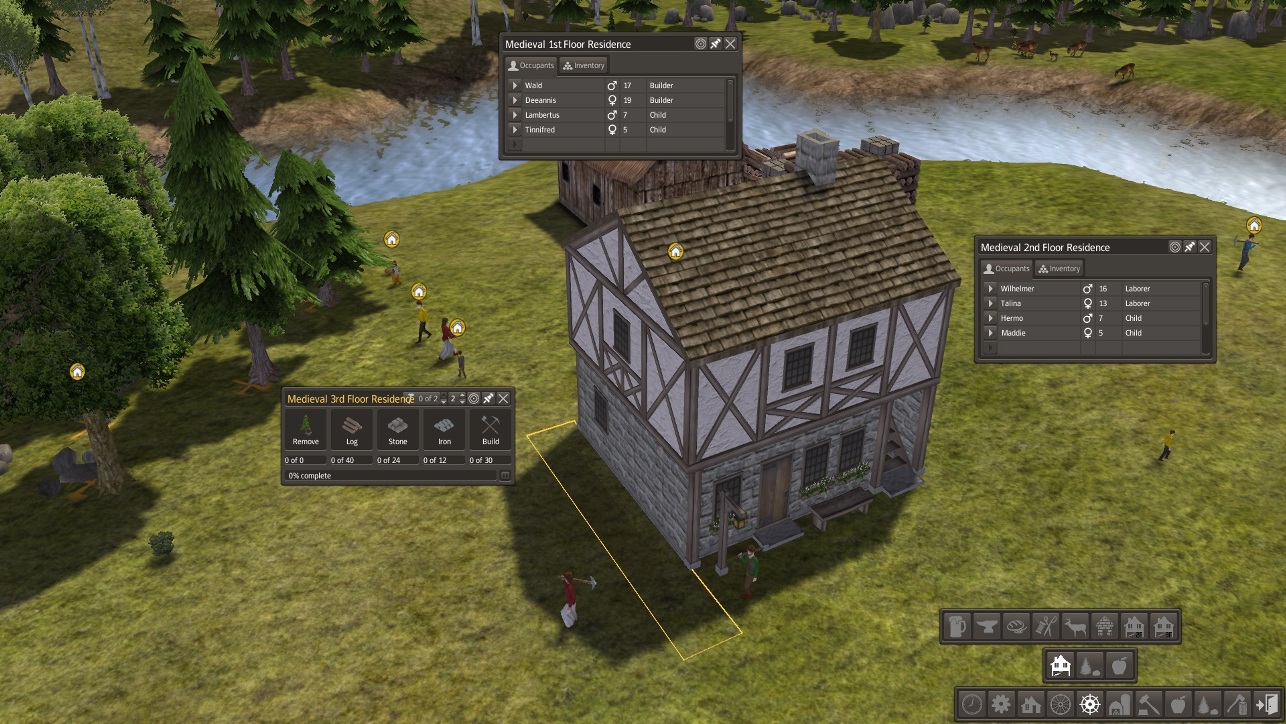Viewport: 1286px width, 724px height.
Task: Pick the deer hunting building icon
Action: (x=1075, y=627)
